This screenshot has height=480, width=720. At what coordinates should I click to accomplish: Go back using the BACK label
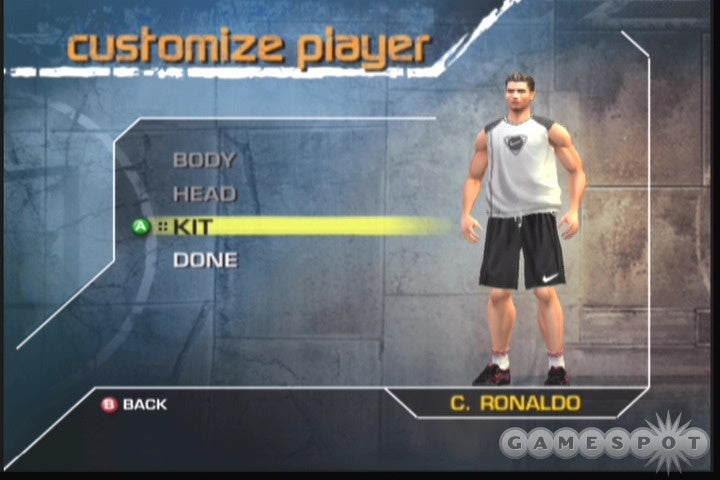(144, 404)
